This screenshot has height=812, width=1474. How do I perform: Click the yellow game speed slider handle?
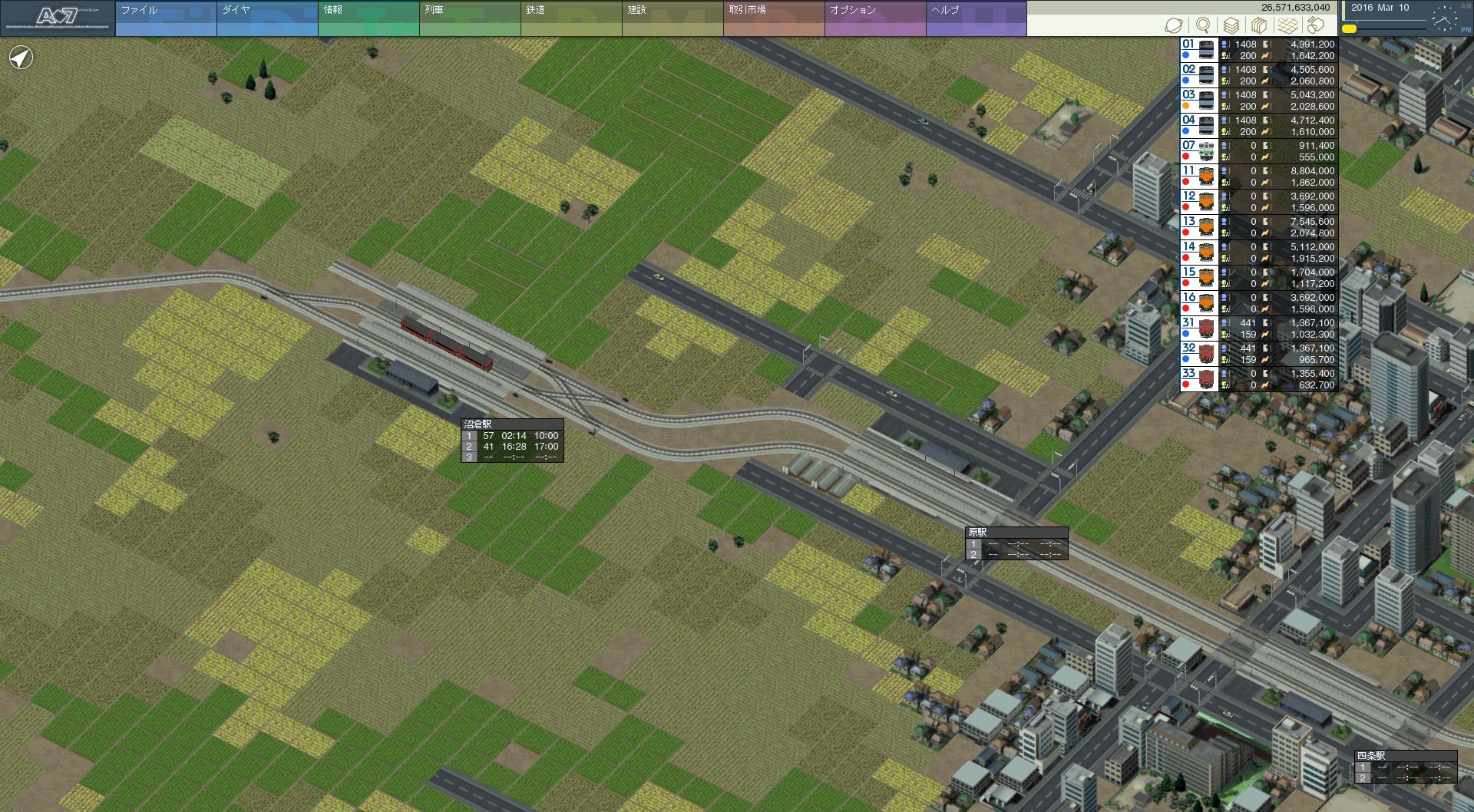pyautogui.click(x=1349, y=28)
